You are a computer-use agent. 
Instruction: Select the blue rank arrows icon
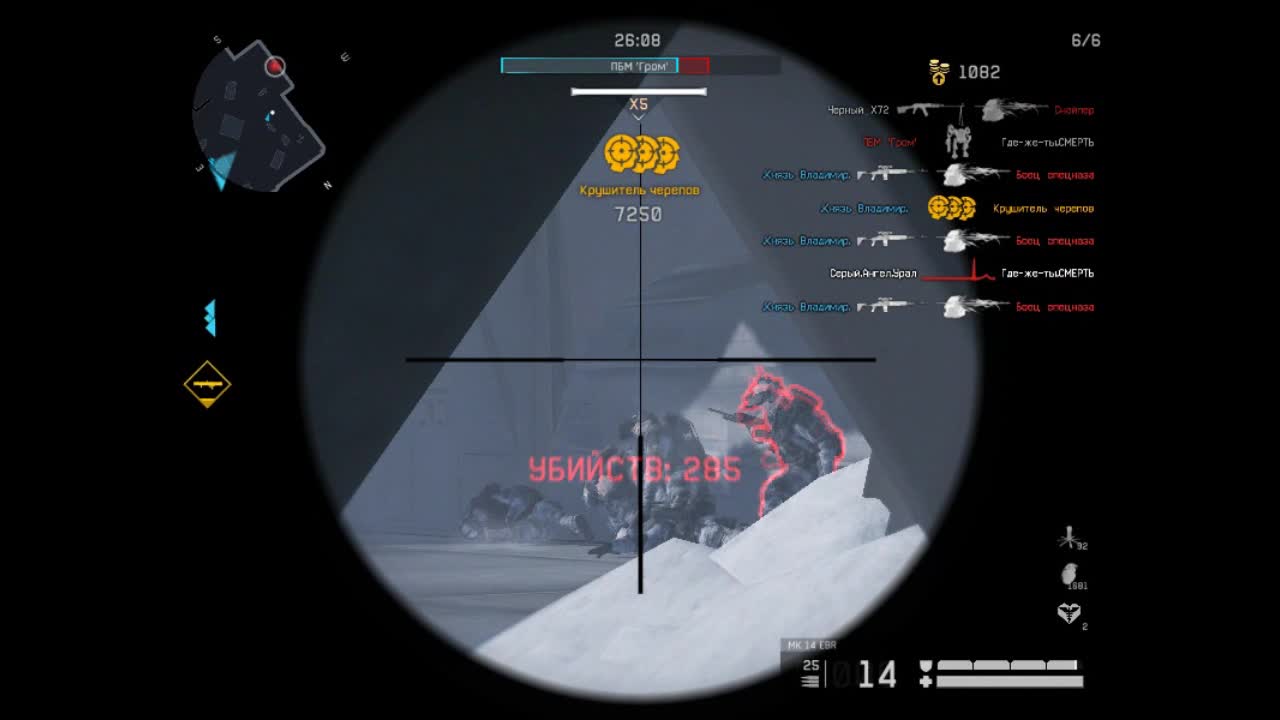click(209, 318)
